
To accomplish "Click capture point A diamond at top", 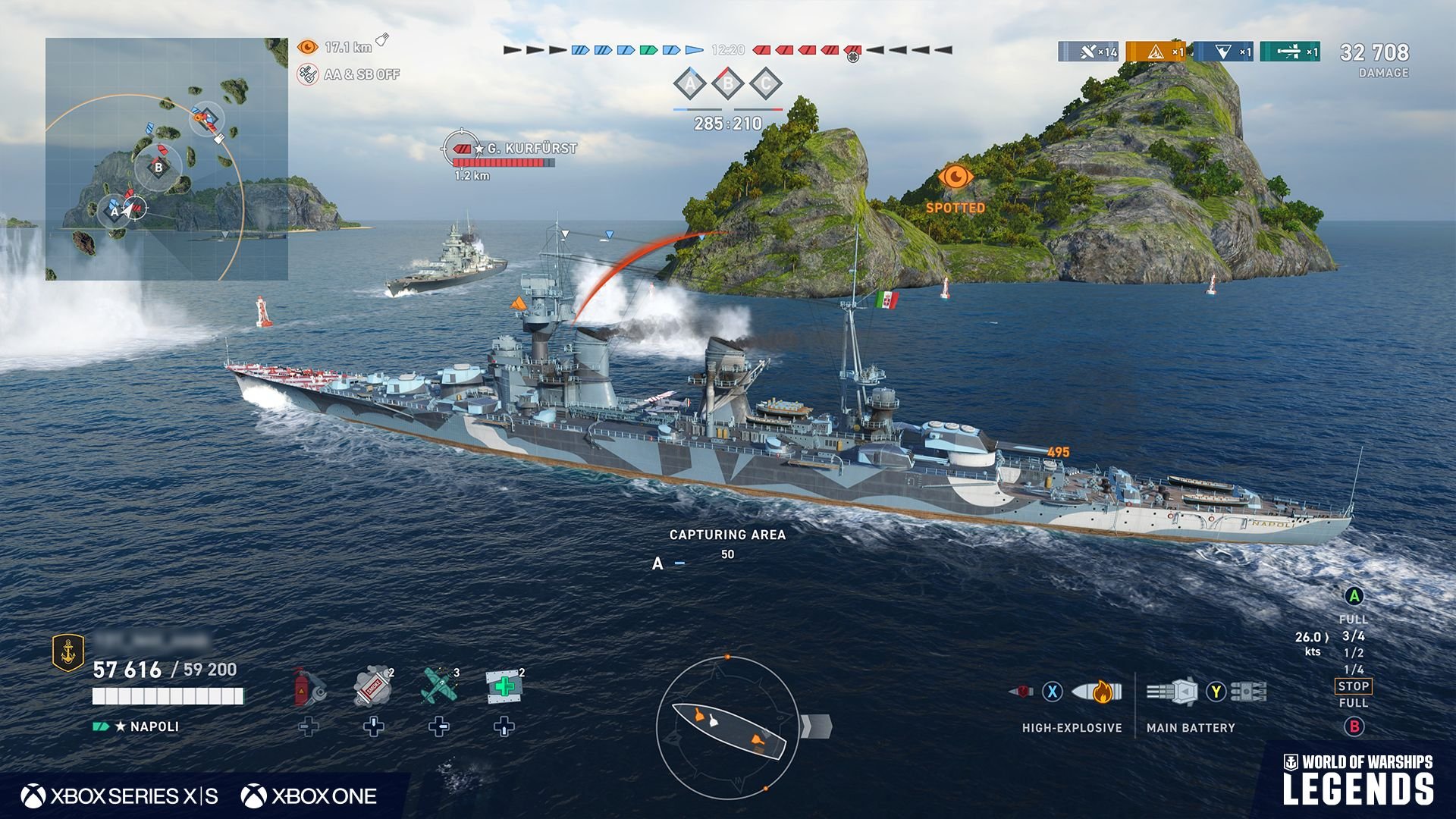I will (690, 84).
